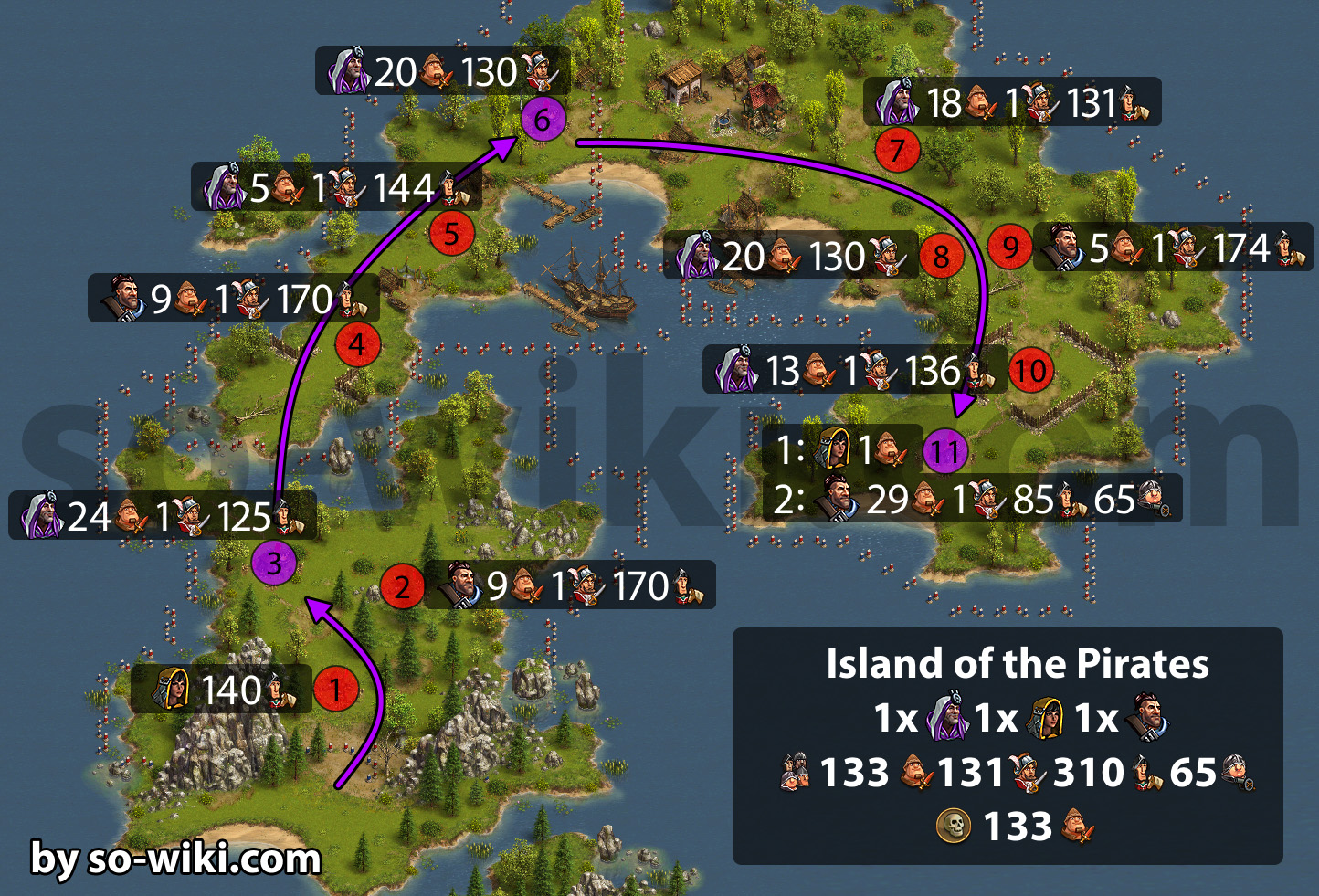Click the red marker labeled 5
This screenshot has width=1319, height=896.
[452, 233]
